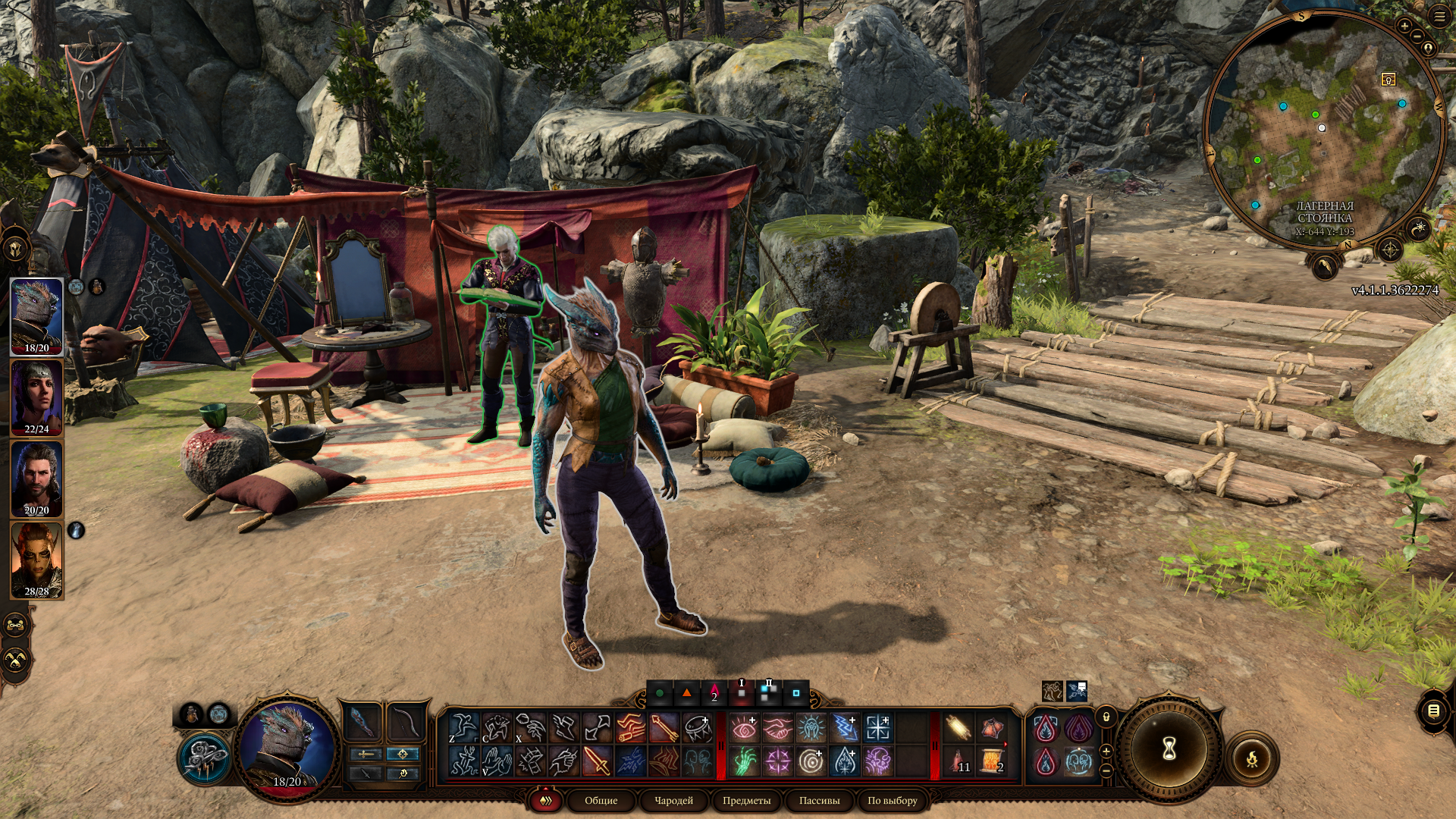Switch to the По выбору tab
This screenshot has height=819, width=1456.
892,800
